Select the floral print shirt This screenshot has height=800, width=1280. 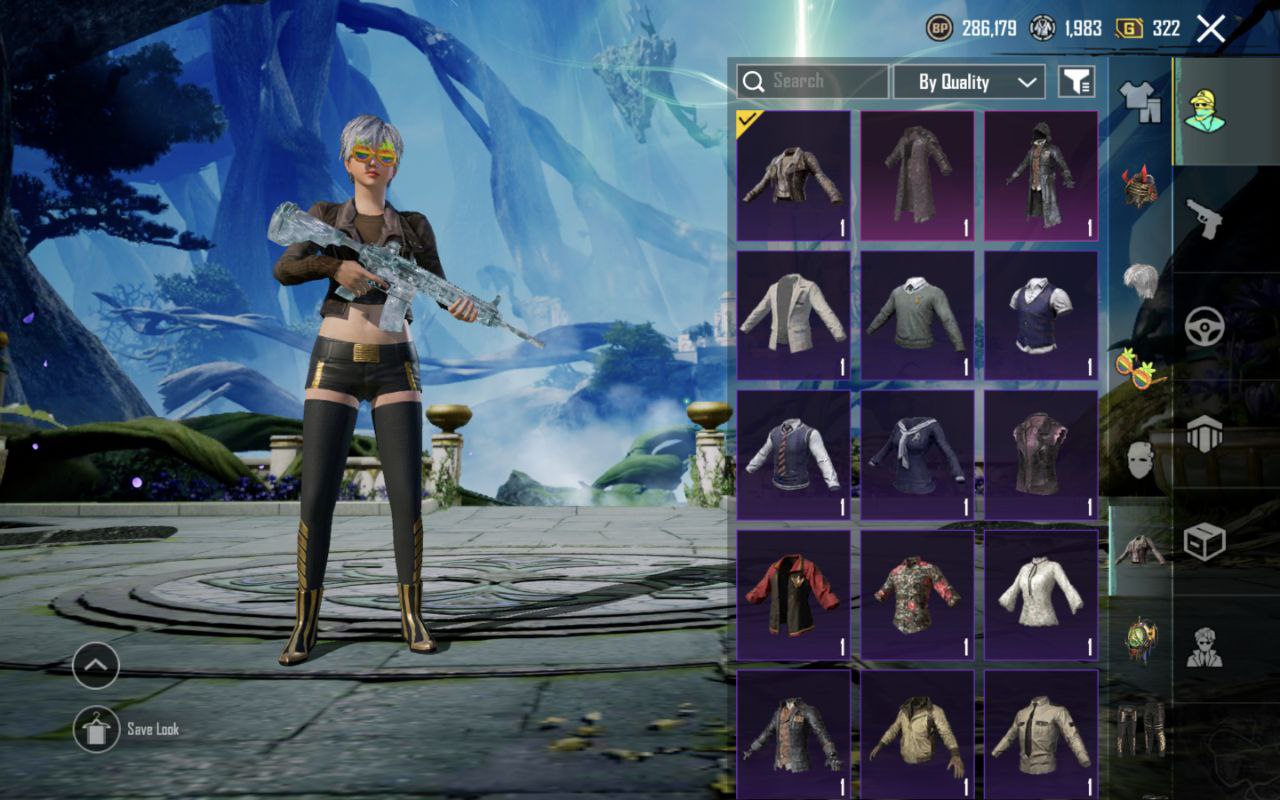pos(917,595)
